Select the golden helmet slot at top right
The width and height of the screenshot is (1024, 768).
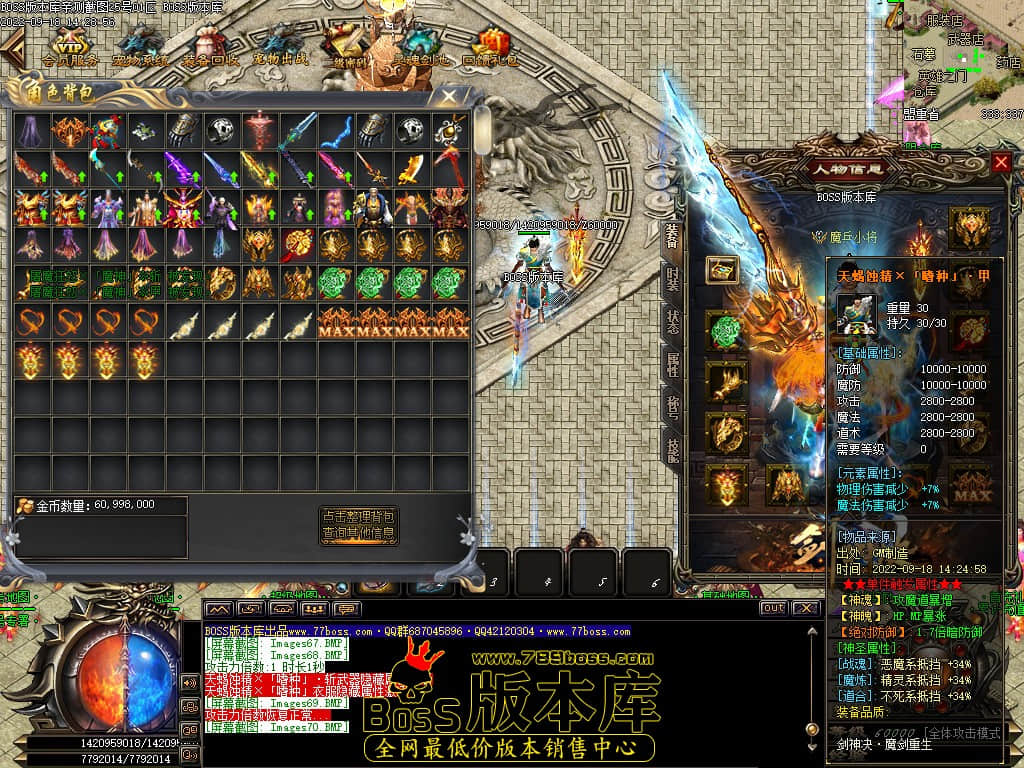tap(969, 226)
